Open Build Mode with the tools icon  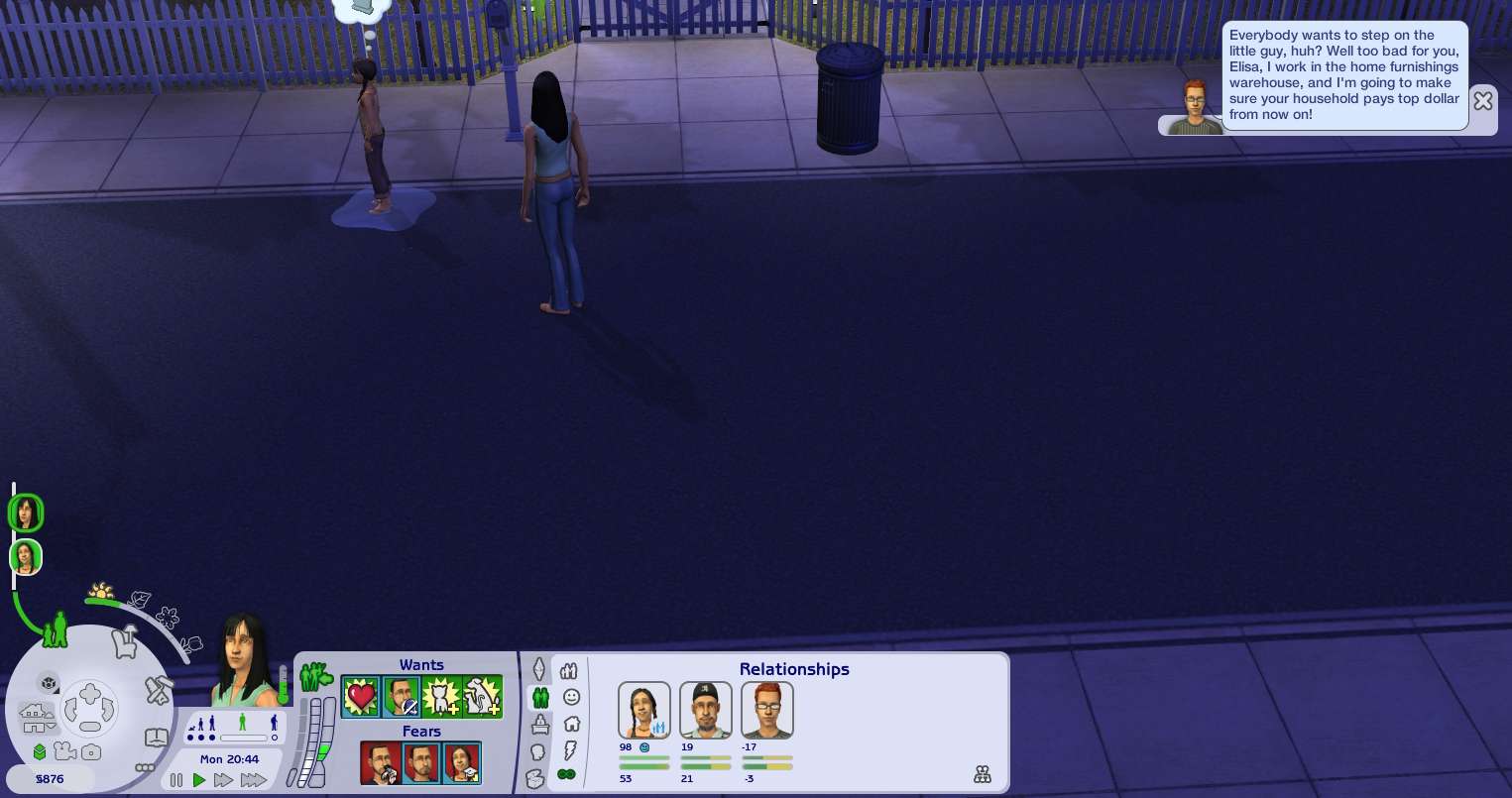point(158,690)
